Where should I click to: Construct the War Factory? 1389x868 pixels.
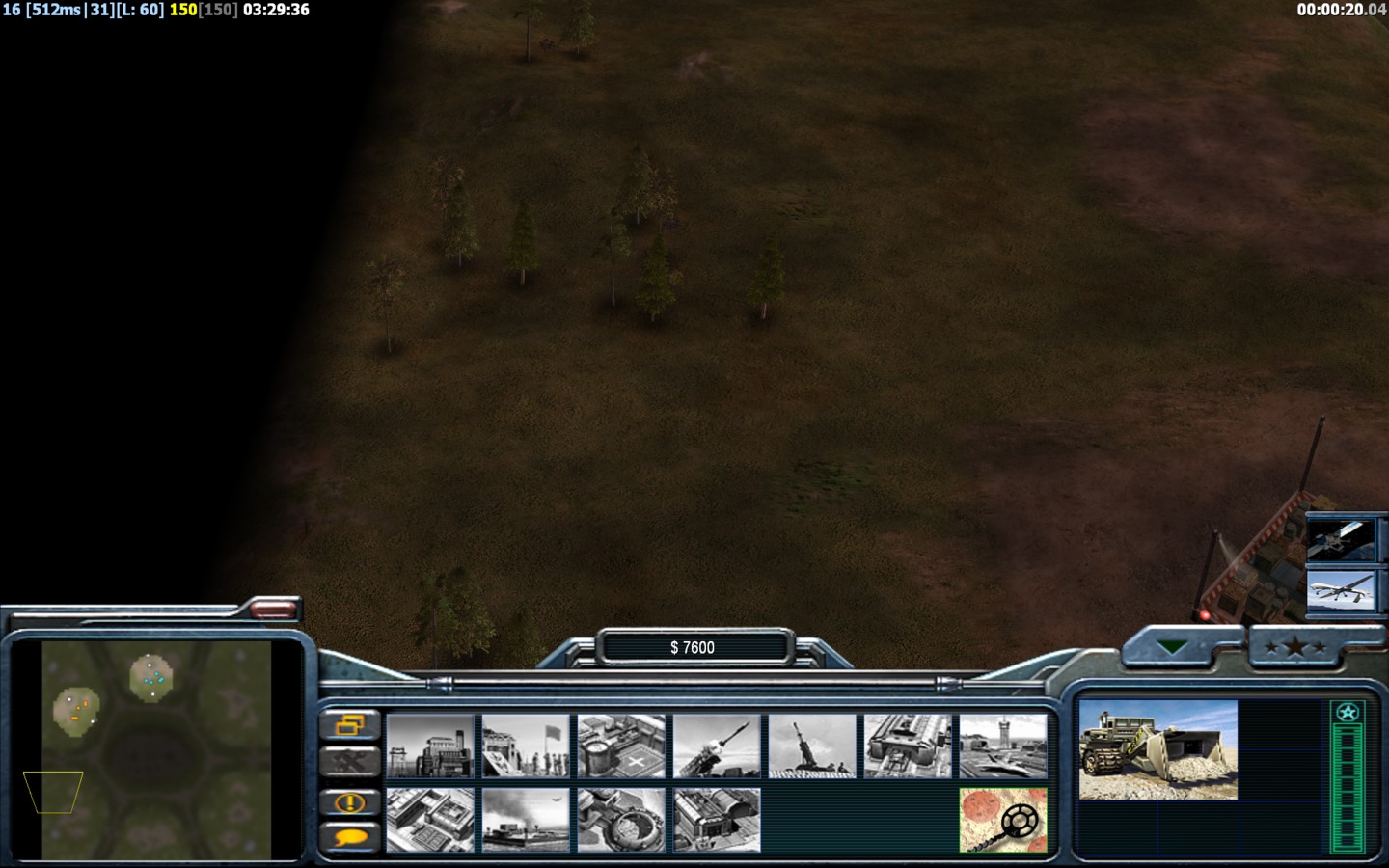coord(908,746)
